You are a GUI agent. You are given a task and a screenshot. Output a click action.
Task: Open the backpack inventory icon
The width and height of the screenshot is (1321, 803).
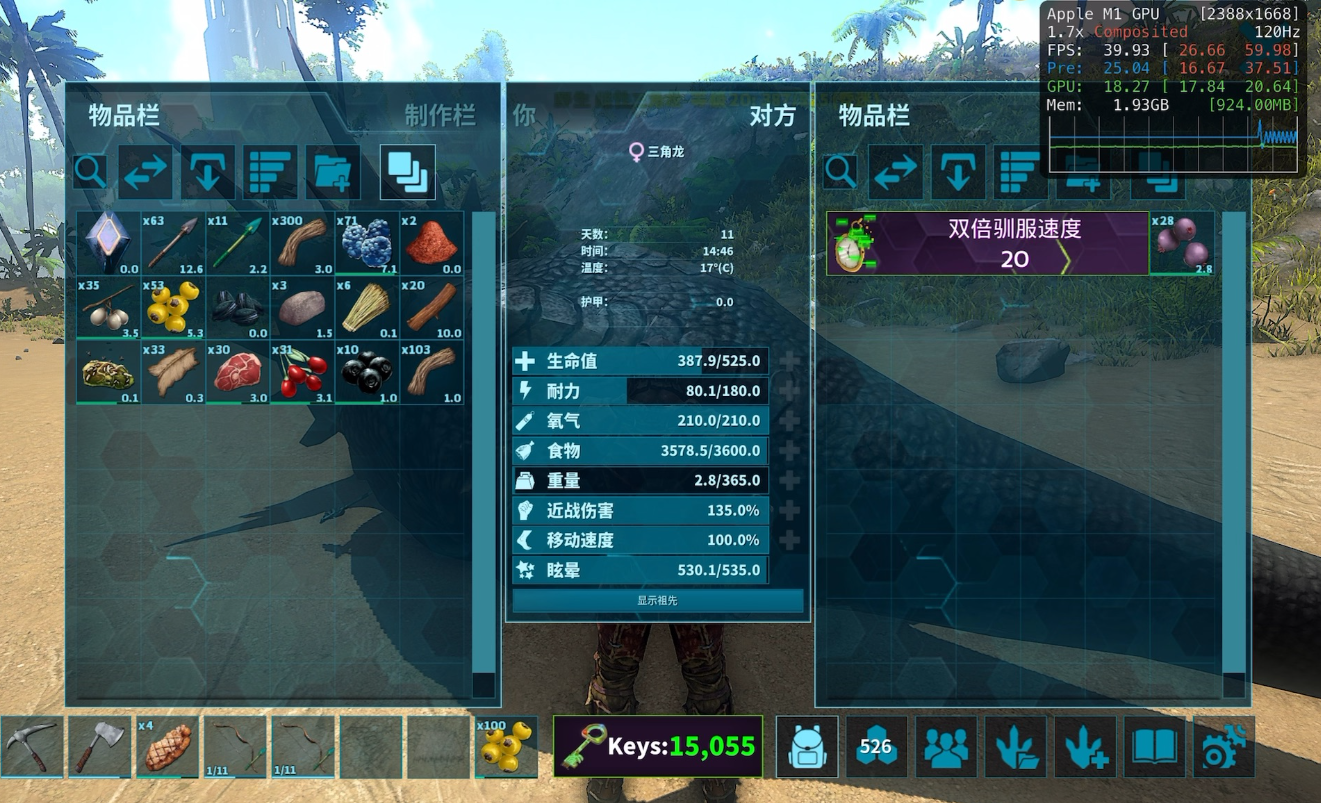coord(807,746)
